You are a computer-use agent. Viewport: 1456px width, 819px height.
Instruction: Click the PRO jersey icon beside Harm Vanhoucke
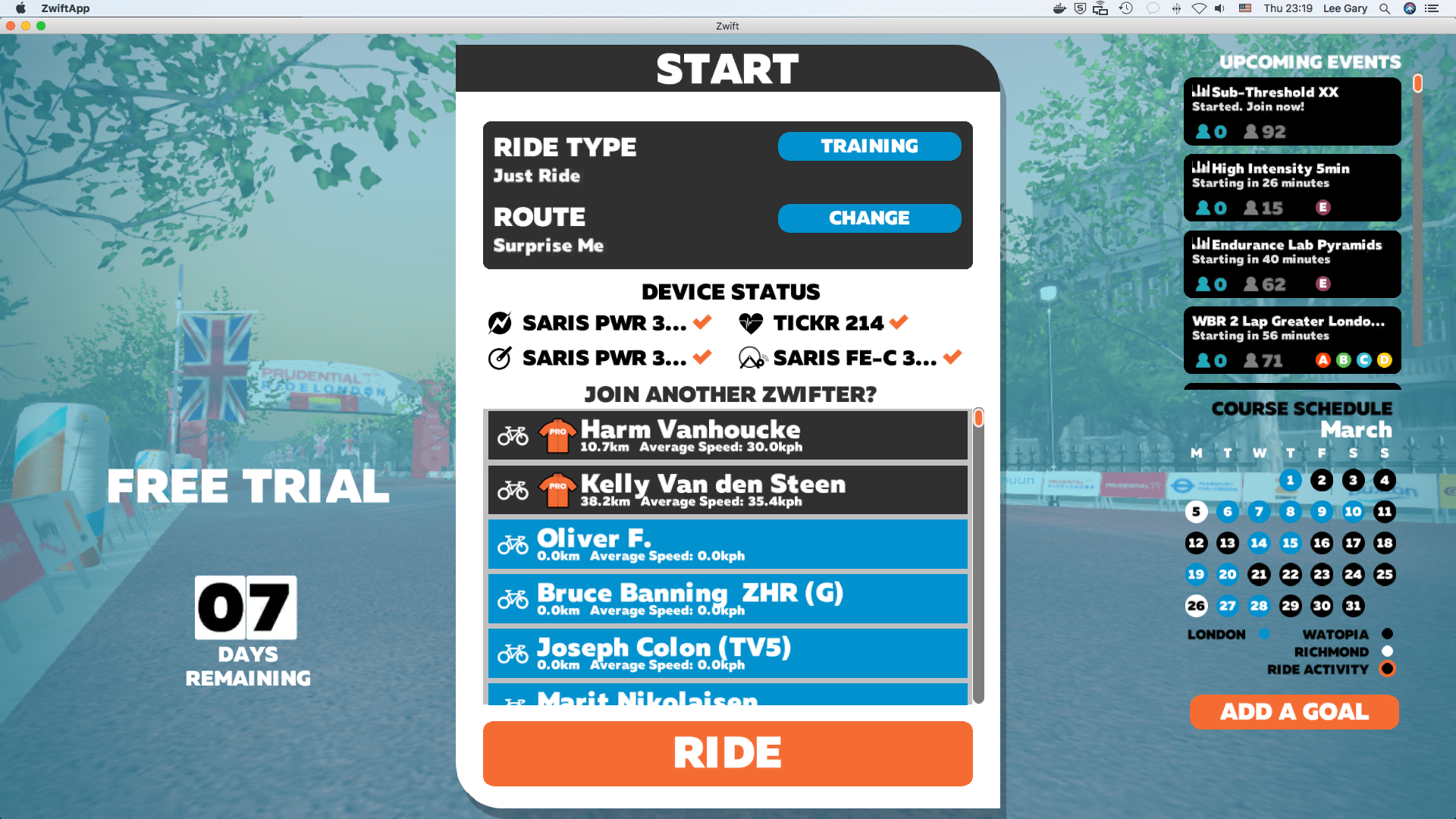557,434
